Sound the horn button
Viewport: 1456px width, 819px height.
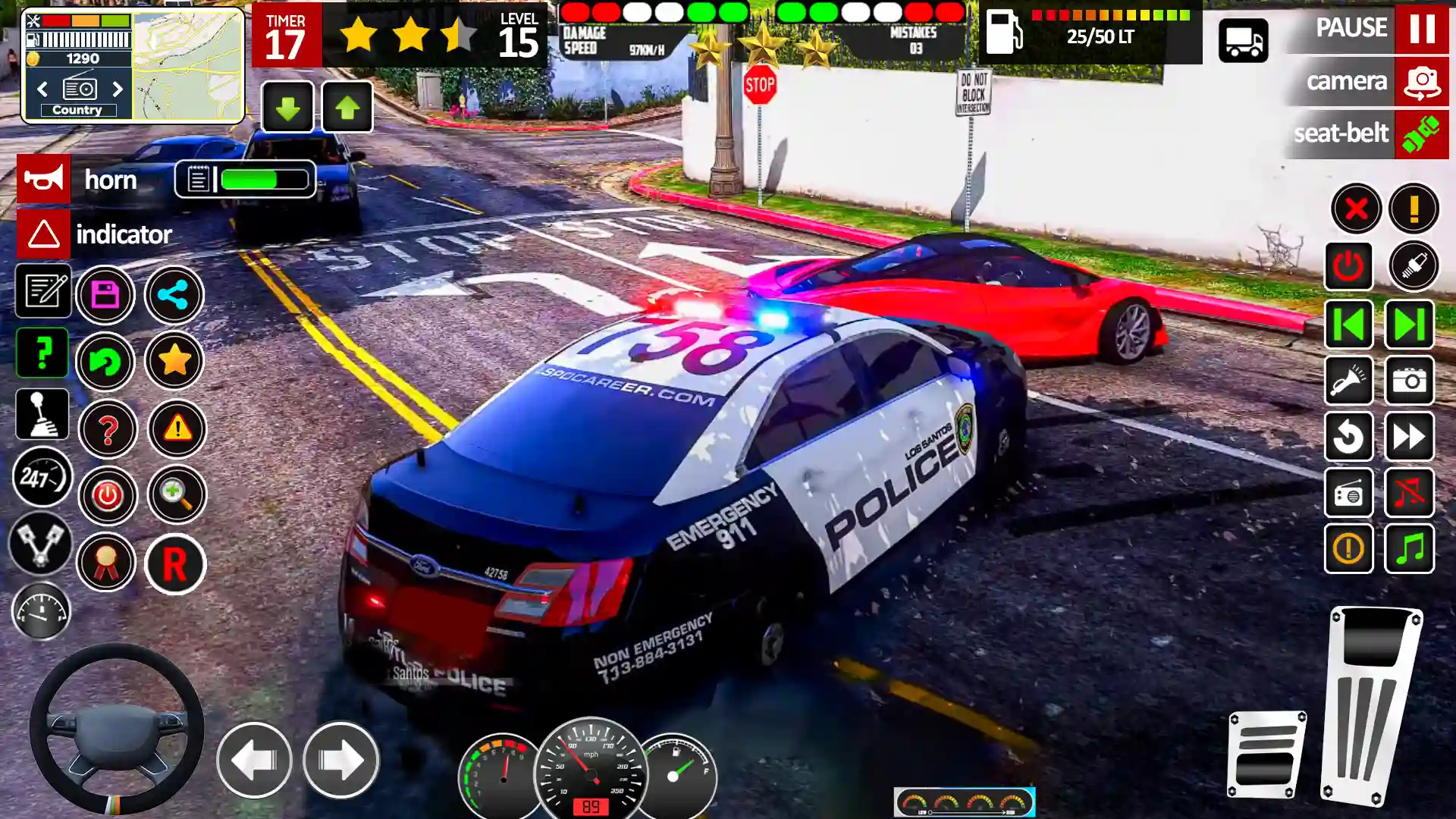point(44,180)
